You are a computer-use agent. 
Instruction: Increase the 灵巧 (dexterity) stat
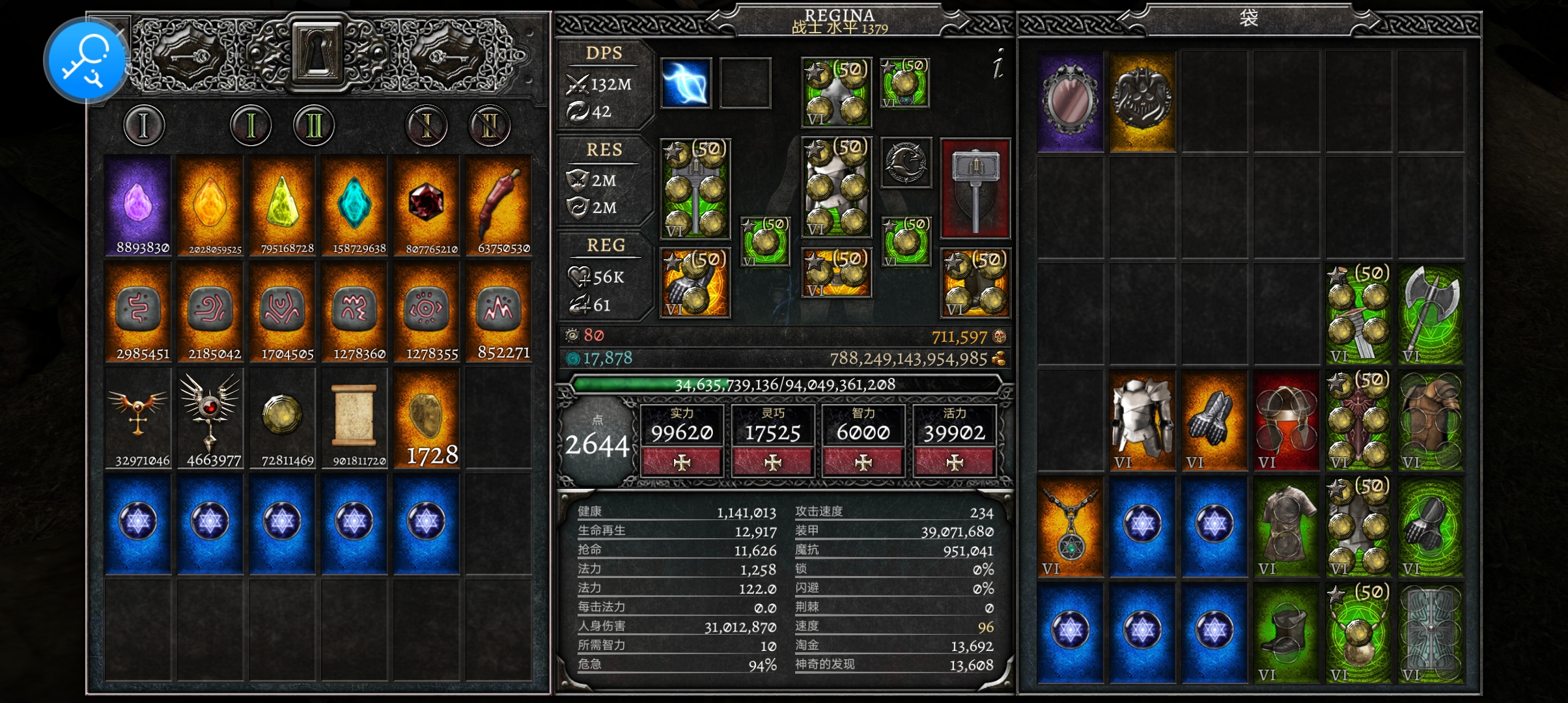[772, 463]
